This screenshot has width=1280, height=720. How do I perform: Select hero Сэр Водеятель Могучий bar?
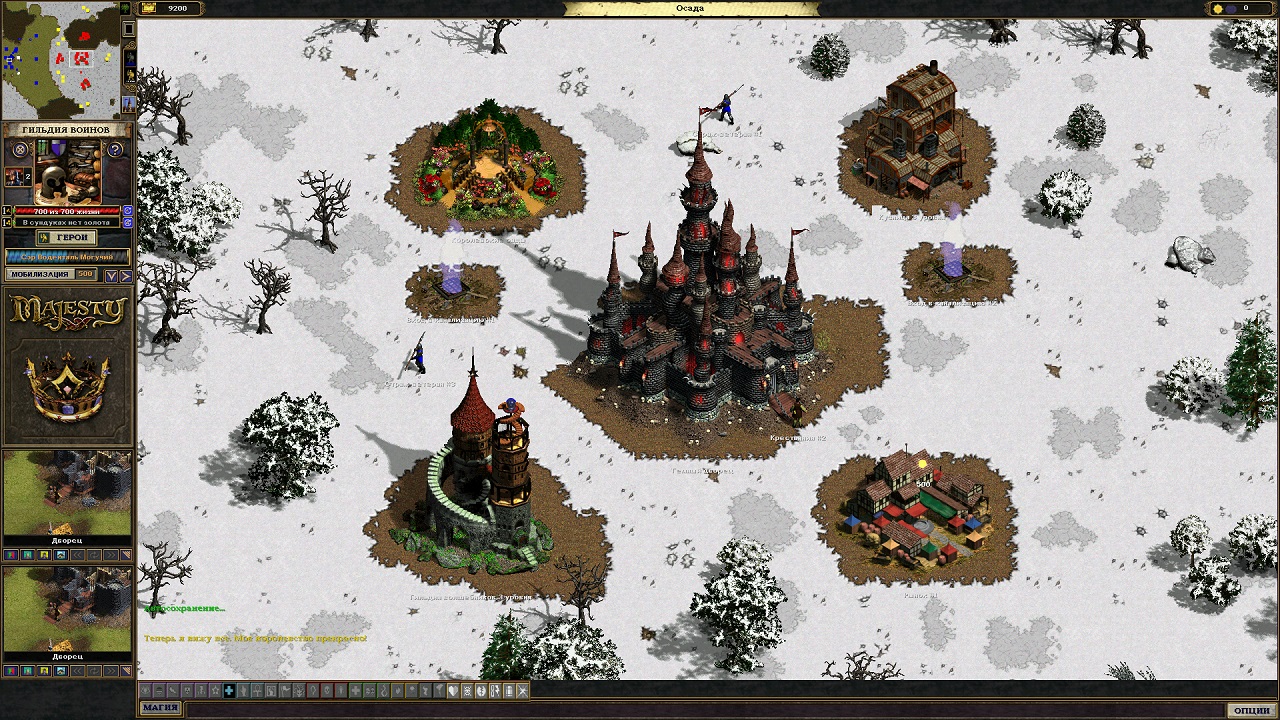pyautogui.click(x=68, y=256)
